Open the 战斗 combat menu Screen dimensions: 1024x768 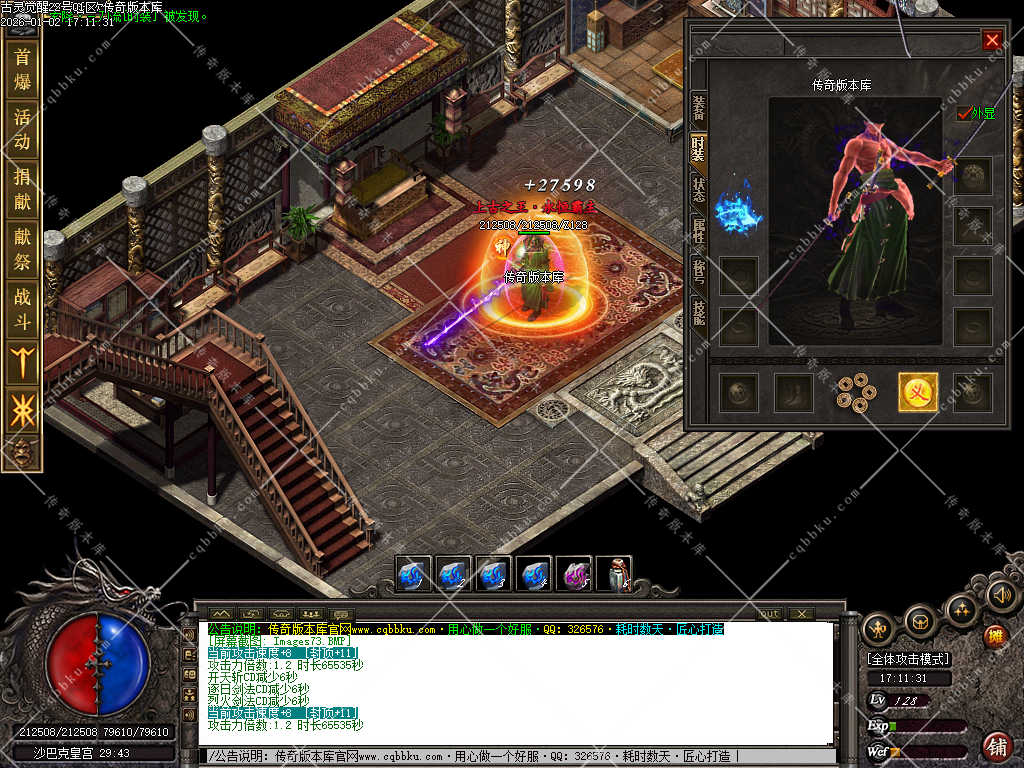(22, 309)
